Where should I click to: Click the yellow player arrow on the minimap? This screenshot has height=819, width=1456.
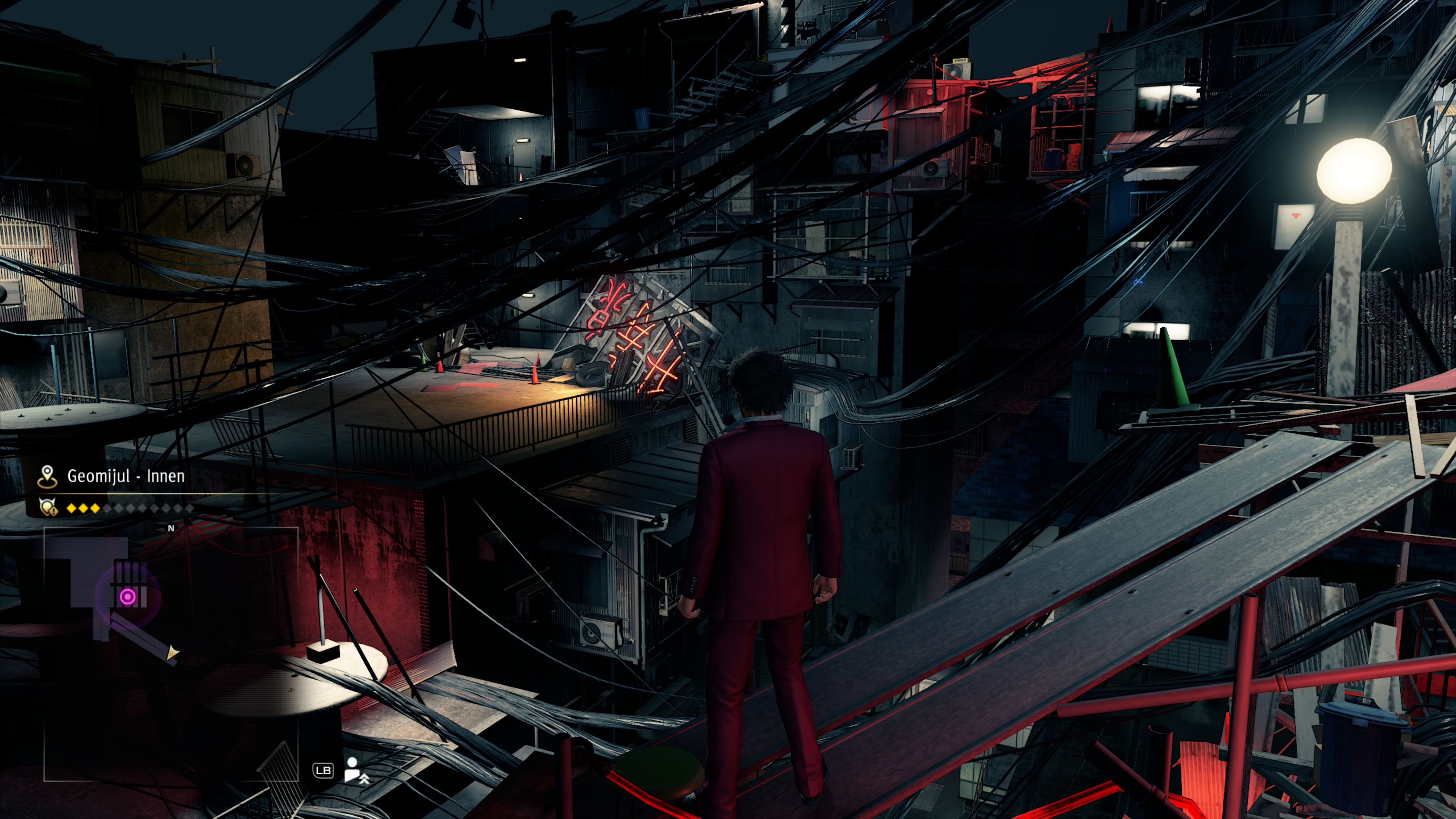(x=173, y=653)
